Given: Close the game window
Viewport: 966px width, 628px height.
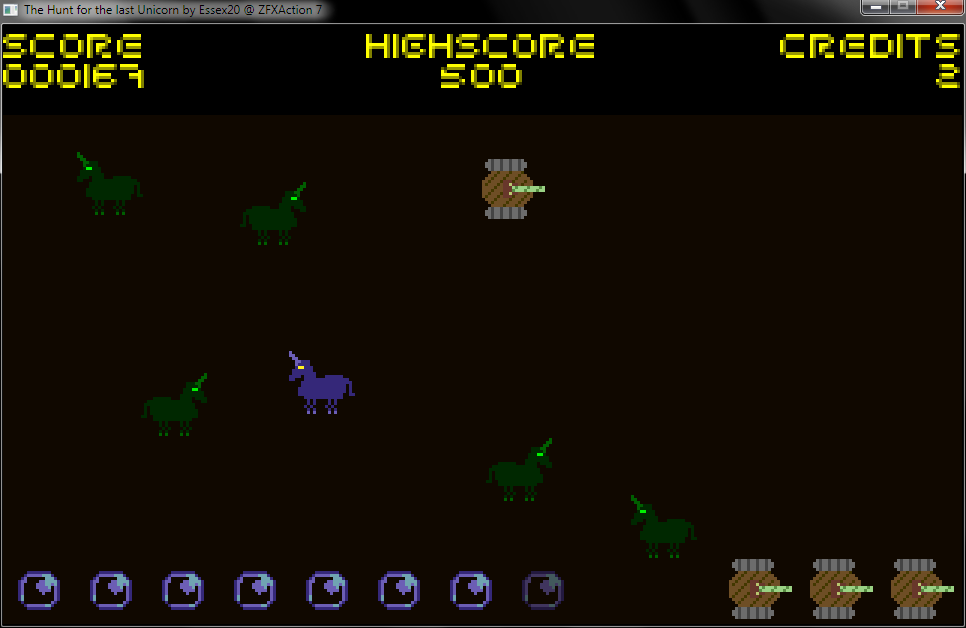Looking at the screenshot, I should click(939, 7).
